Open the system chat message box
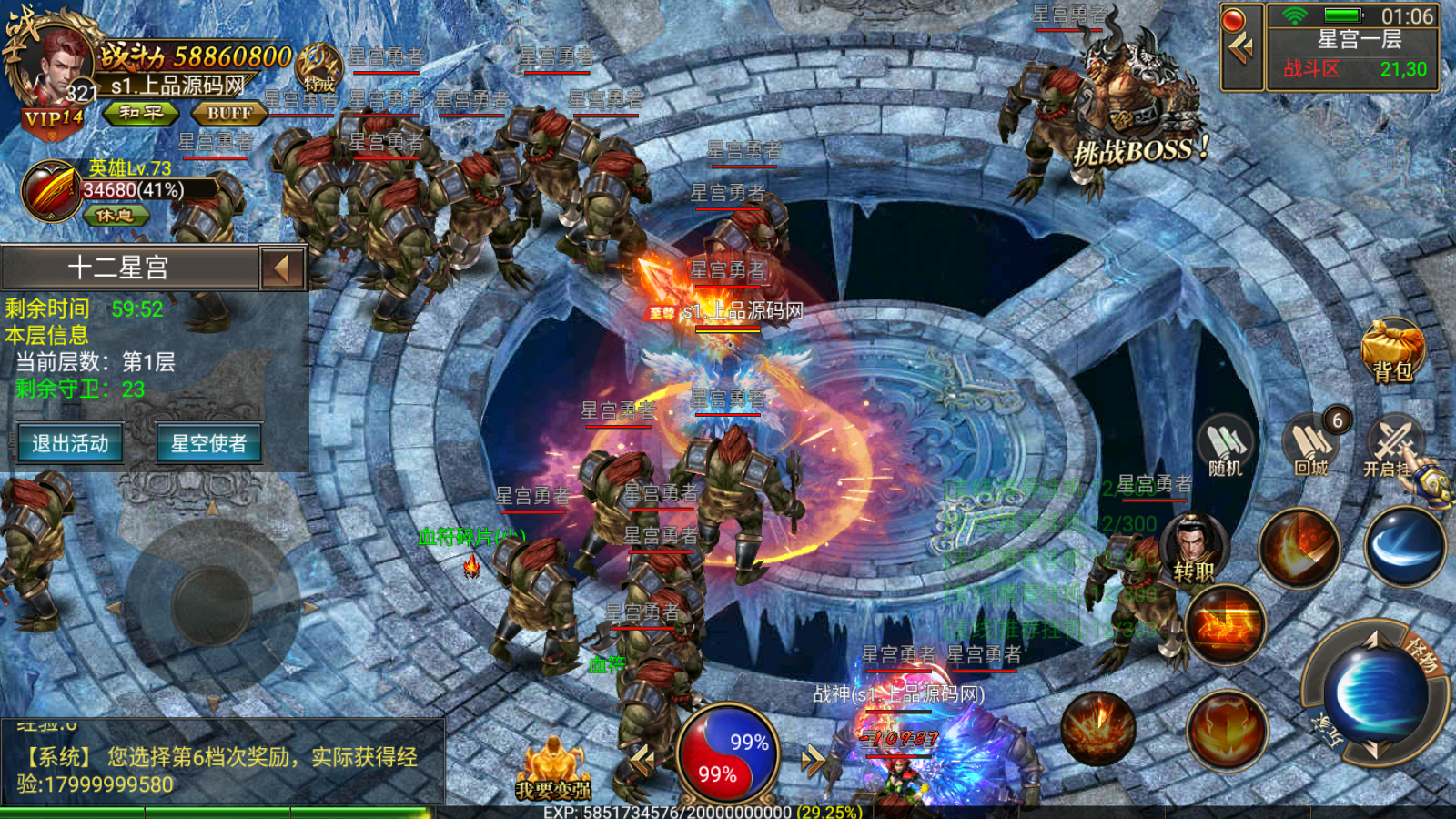1456x819 pixels. (x=222, y=763)
